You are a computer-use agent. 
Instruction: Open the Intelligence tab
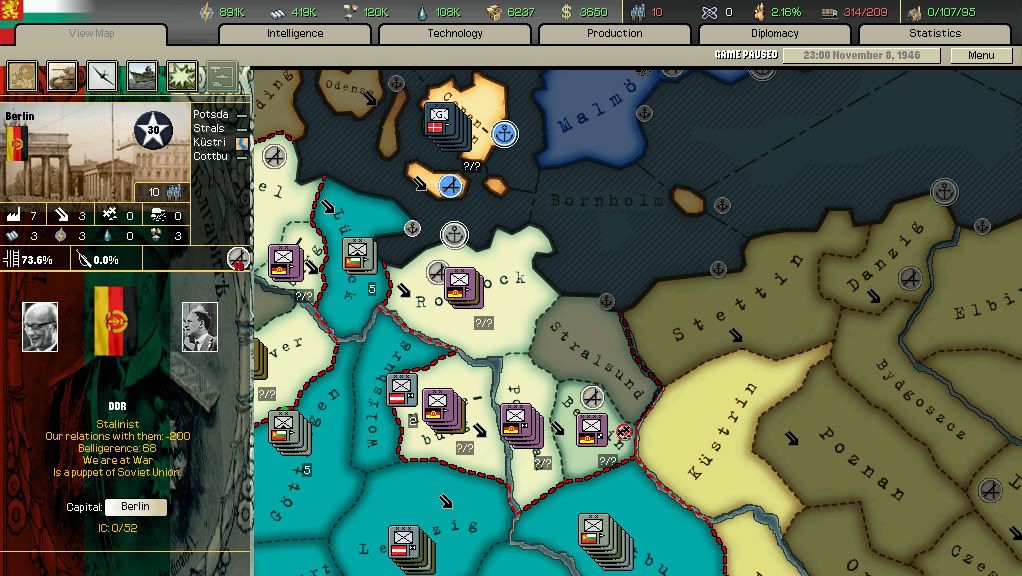295,34
